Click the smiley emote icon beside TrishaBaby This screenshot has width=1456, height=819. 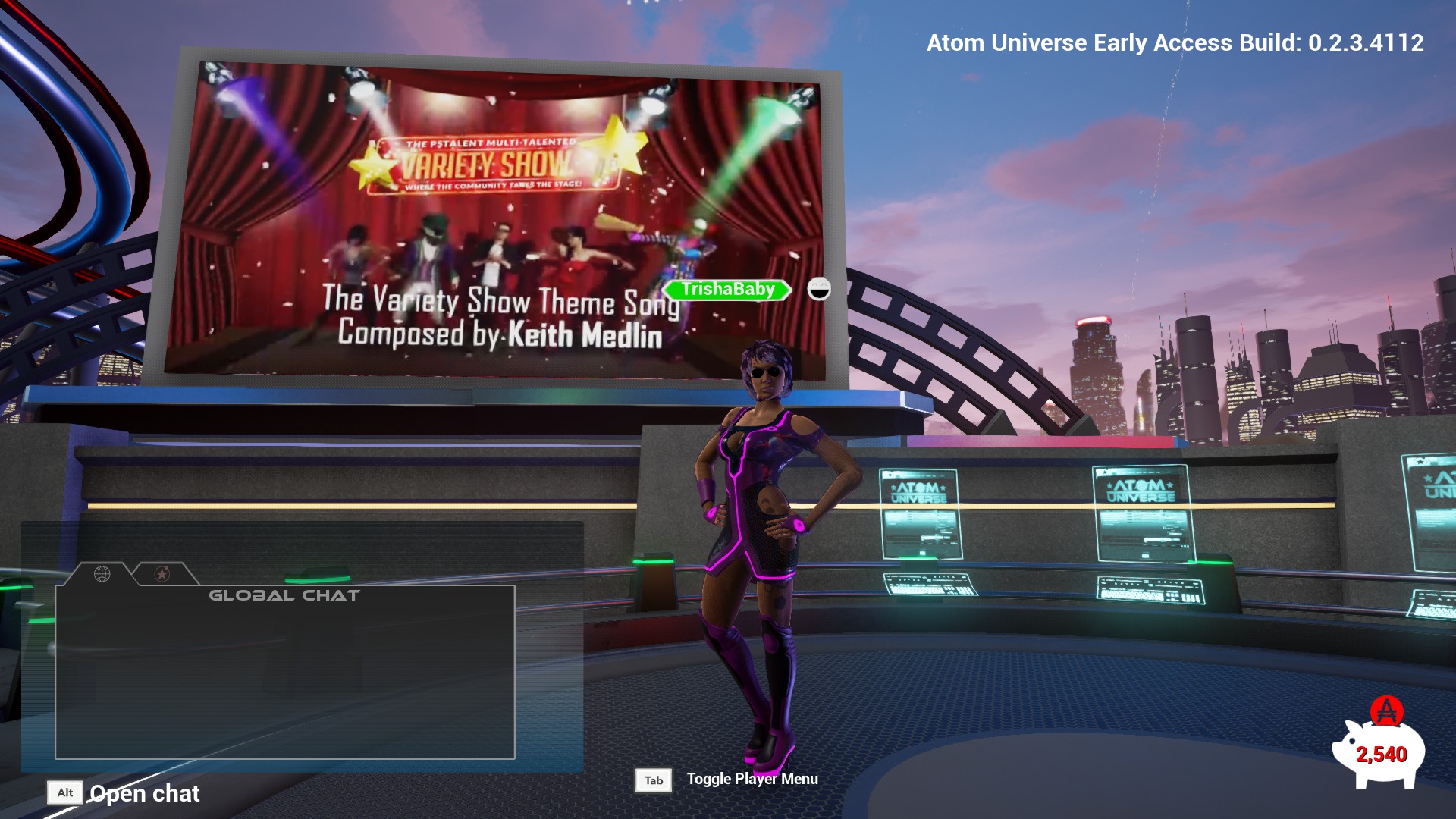[819, 289]
